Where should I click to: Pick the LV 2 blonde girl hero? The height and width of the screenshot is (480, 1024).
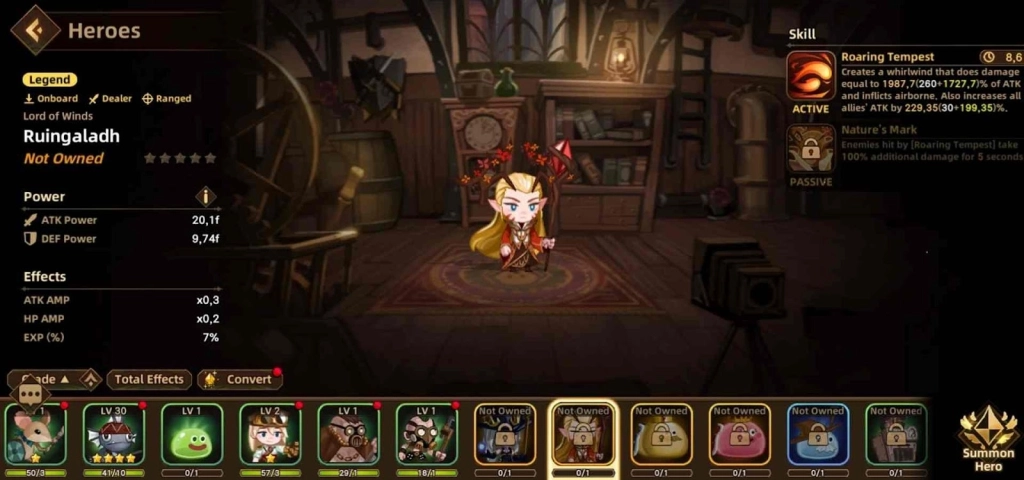(270, 434)
